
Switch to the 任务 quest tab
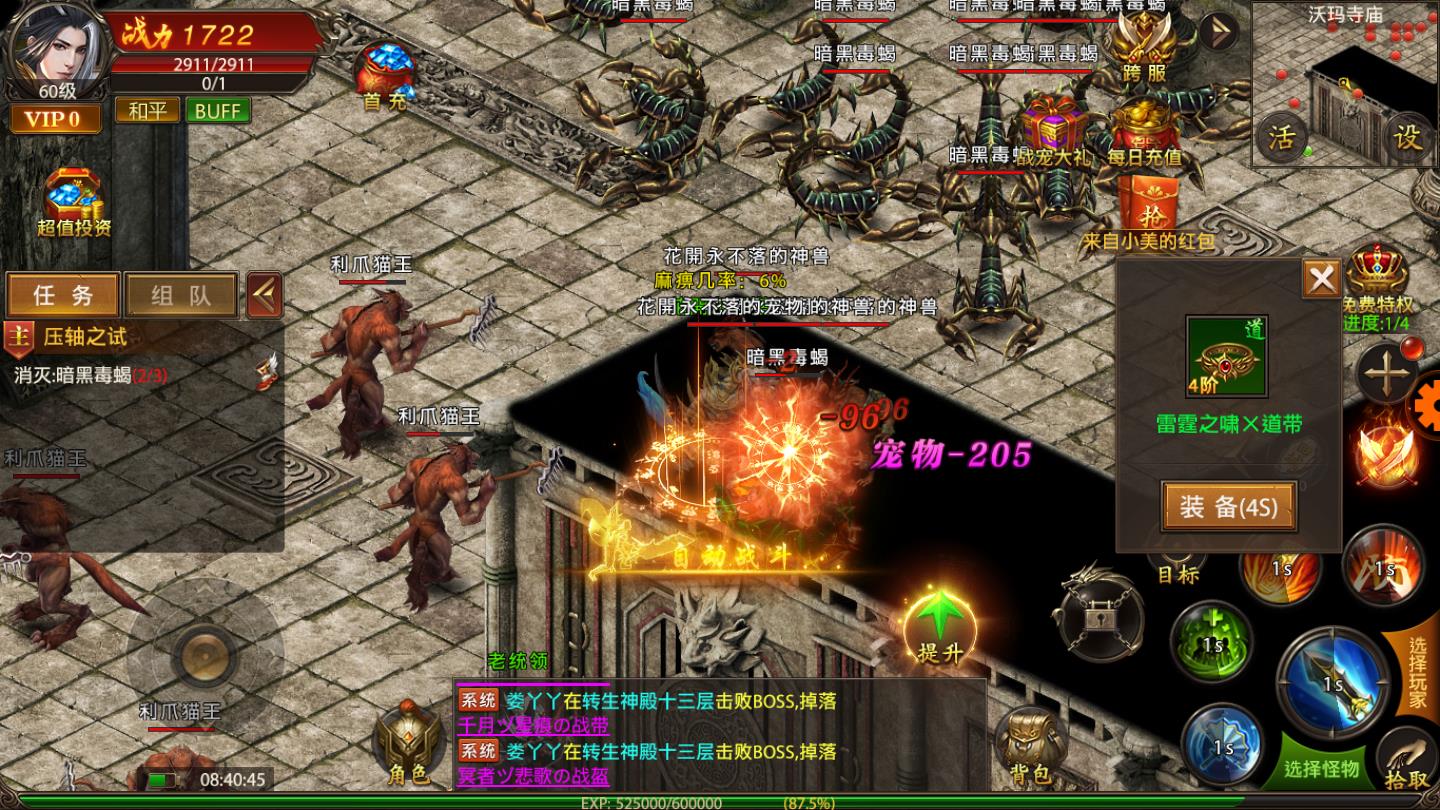tap(63, 296)
